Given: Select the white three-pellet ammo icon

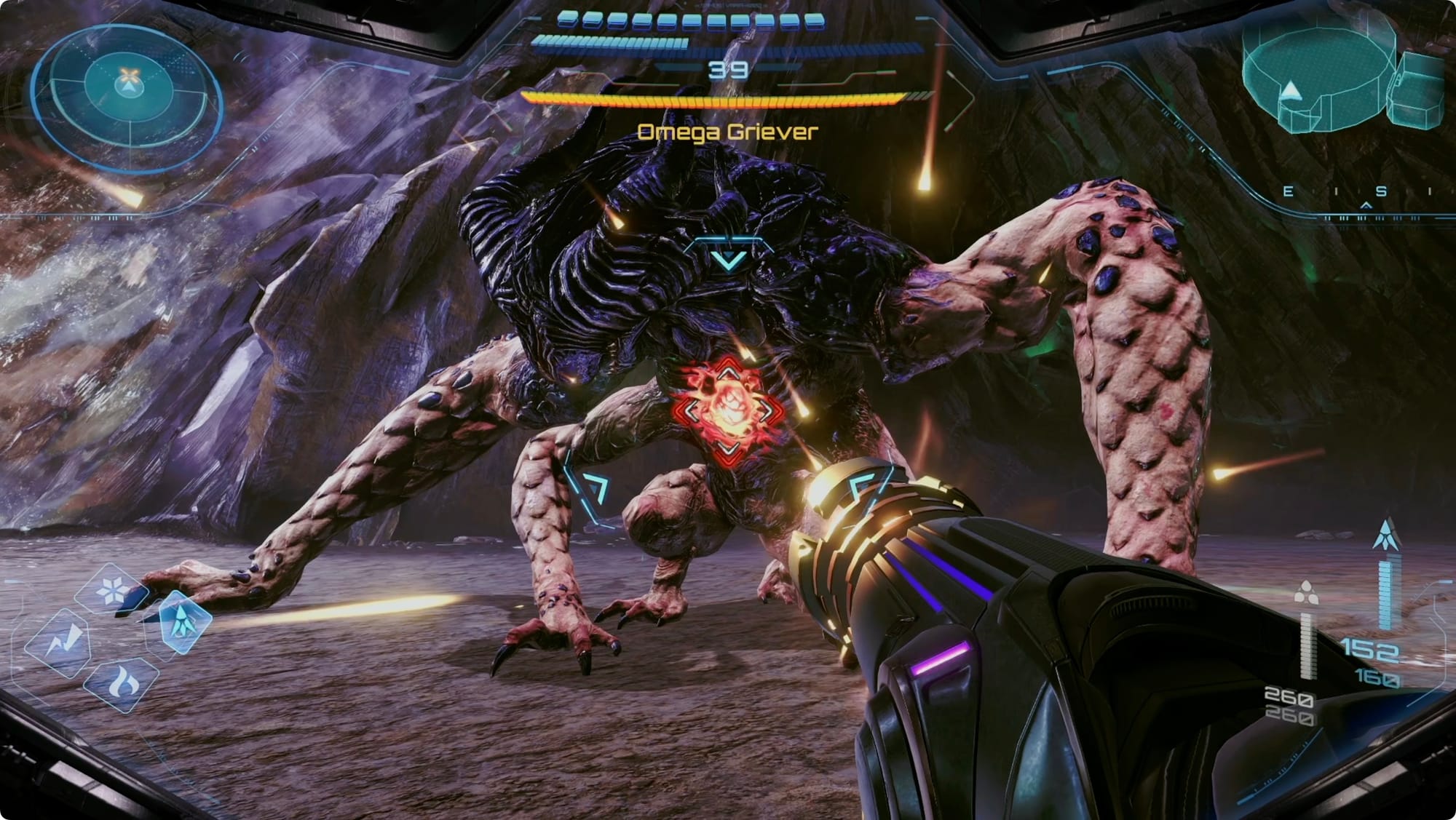Looking at the screenshot, I should (x=1306, y=593).
